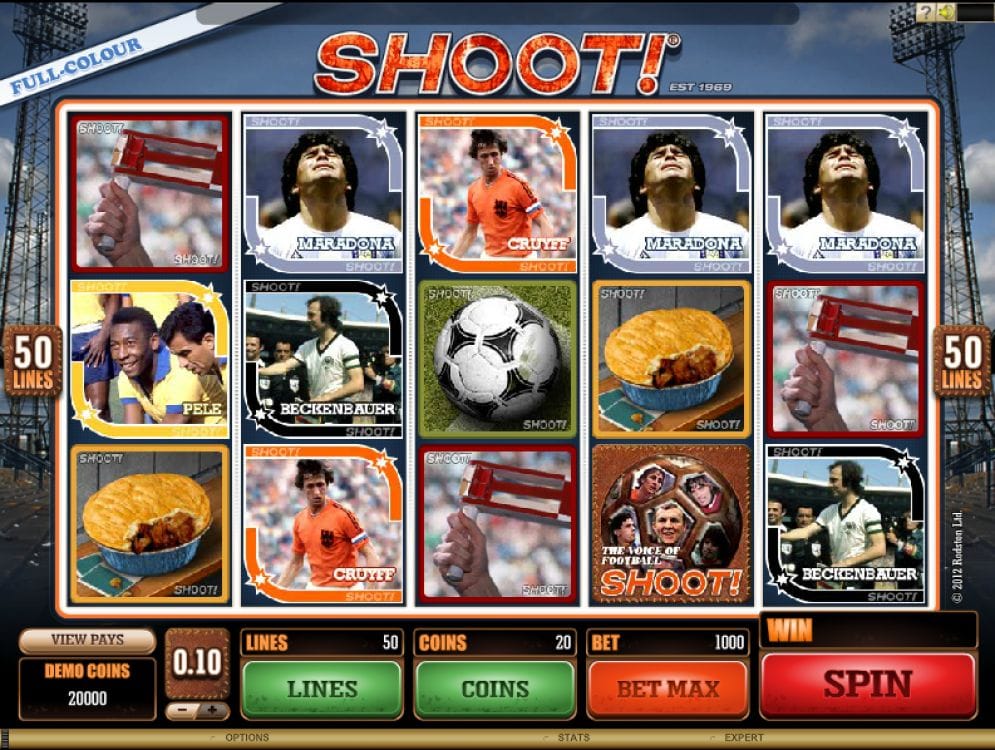Click the orange BET MAX button
The width and height of the screenshot is (995, 750).
667,688
